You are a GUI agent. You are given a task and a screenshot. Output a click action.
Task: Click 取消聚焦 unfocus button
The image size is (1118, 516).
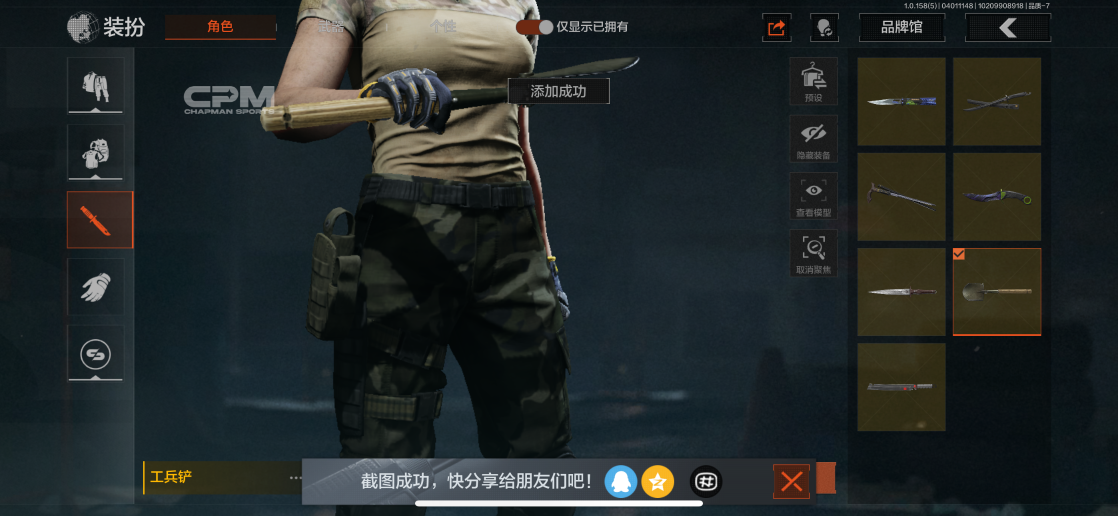click(813, 253)
